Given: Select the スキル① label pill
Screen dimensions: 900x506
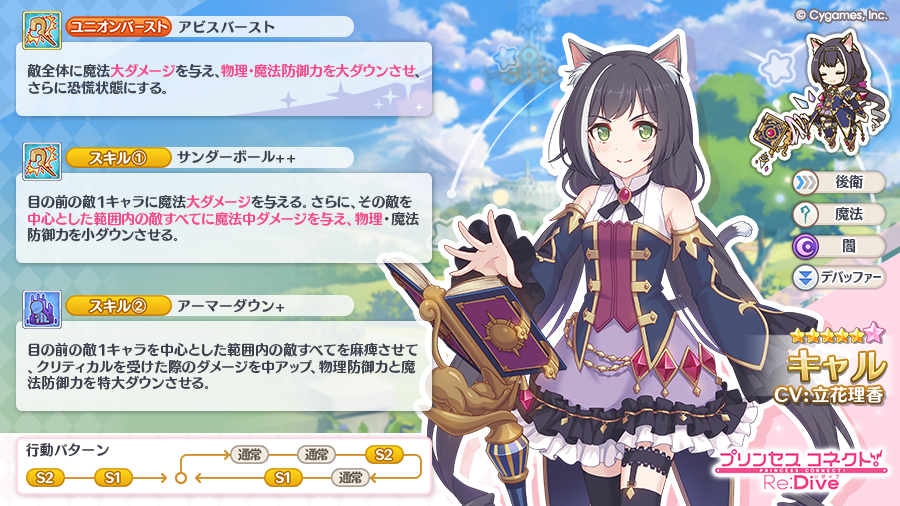Looking at the screenshot, I should pos(119,158).
